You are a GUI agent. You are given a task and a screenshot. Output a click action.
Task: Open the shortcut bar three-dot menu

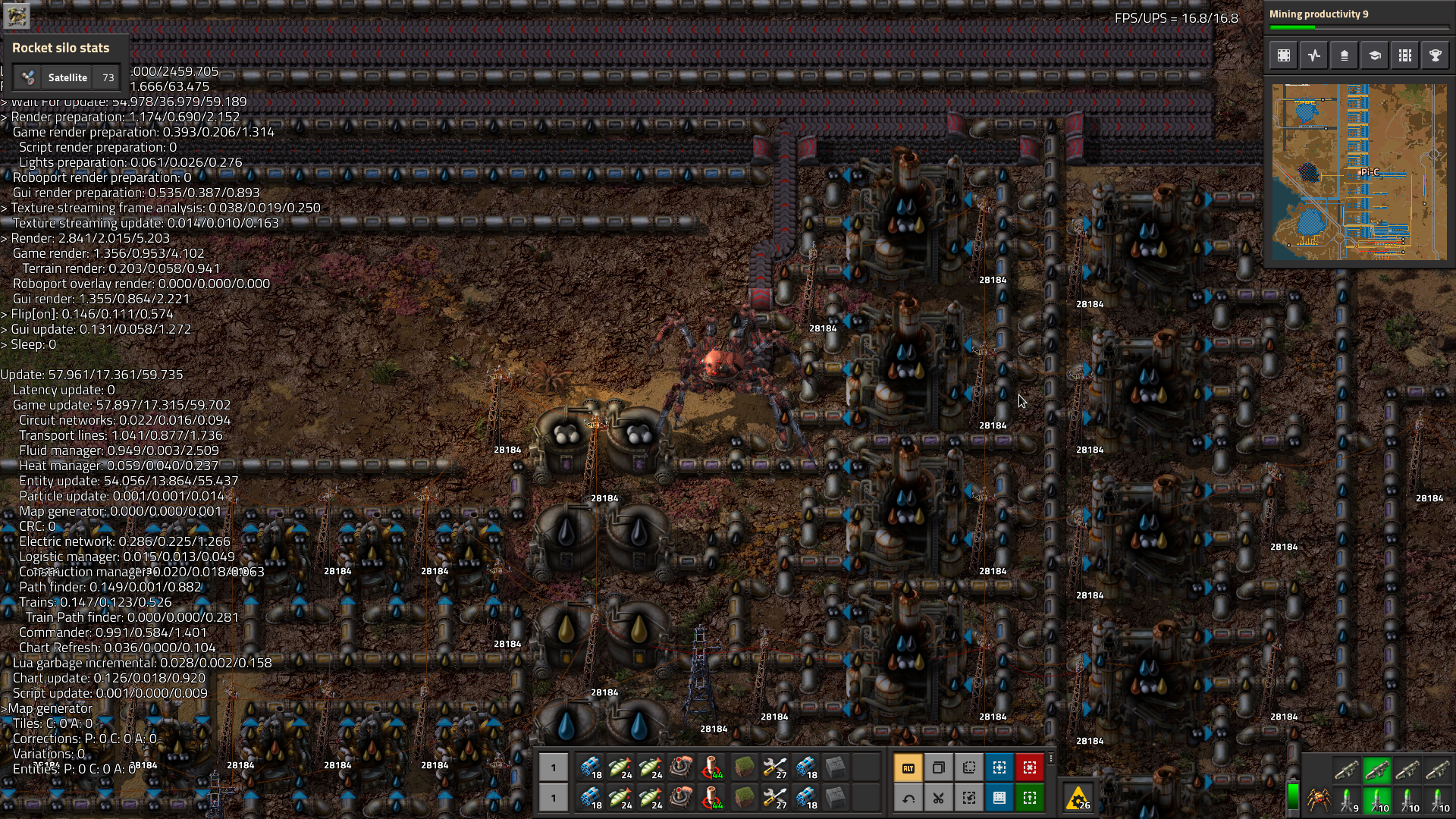tap(1051, 758)
